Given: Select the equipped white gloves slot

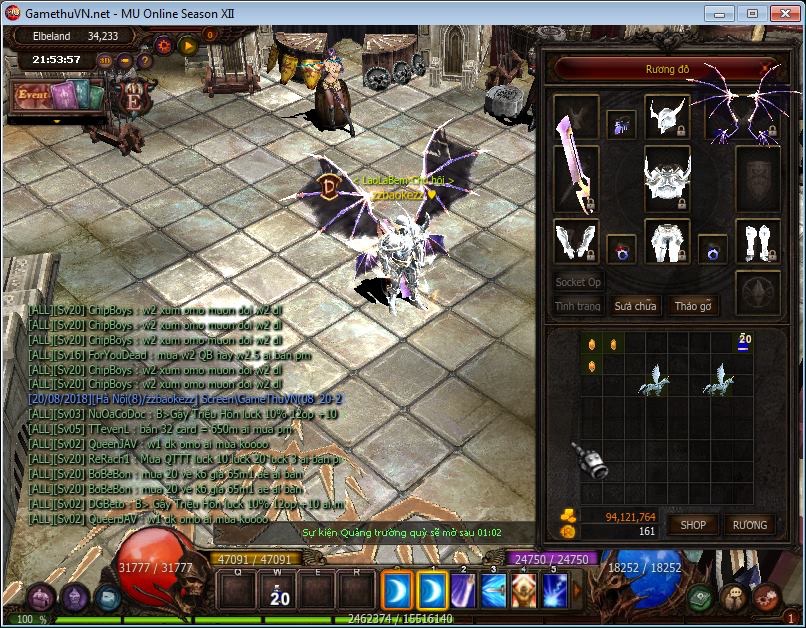Looking at the screenshot, I should (576, 242).
